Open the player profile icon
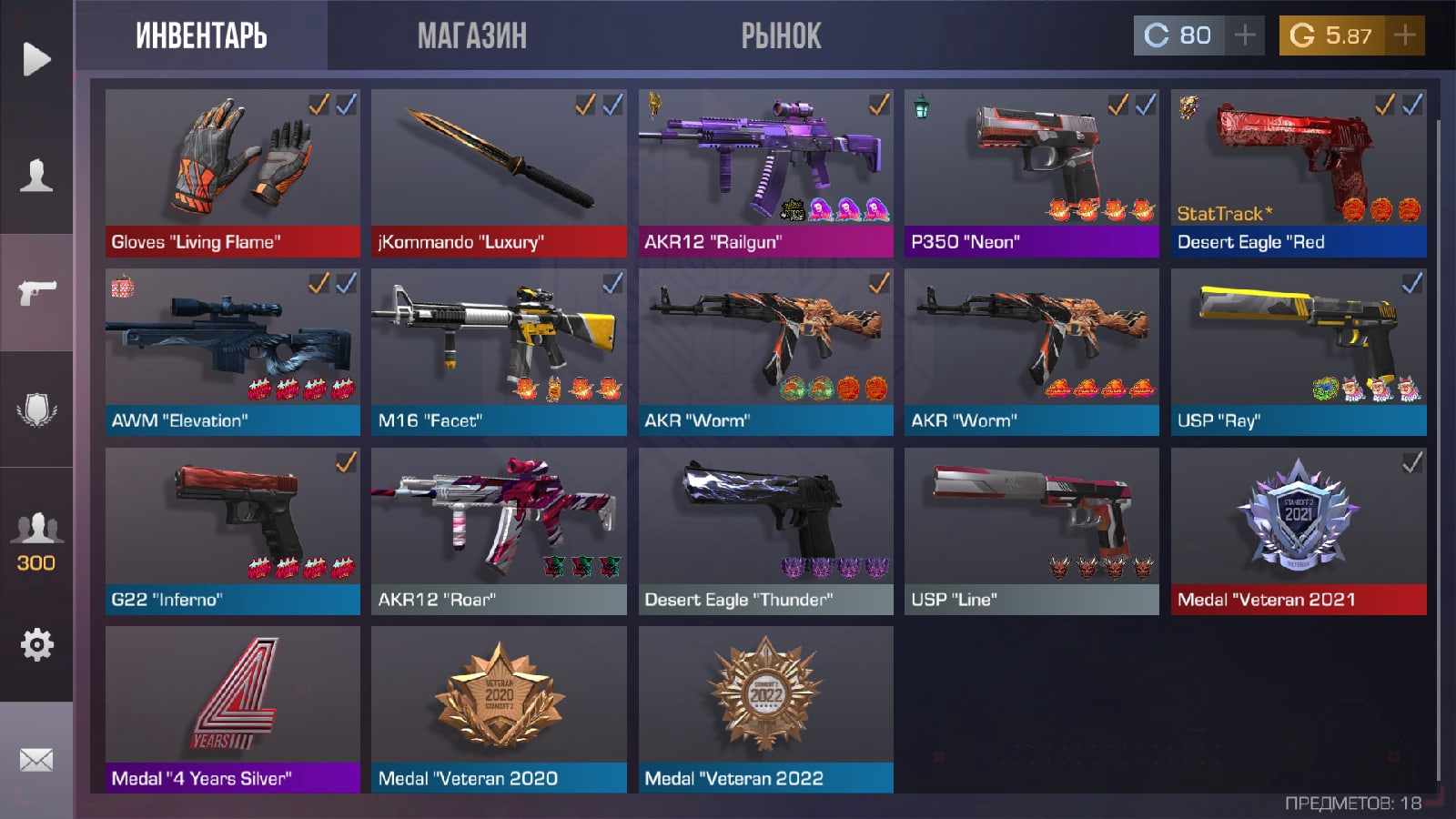 (36, 175)
